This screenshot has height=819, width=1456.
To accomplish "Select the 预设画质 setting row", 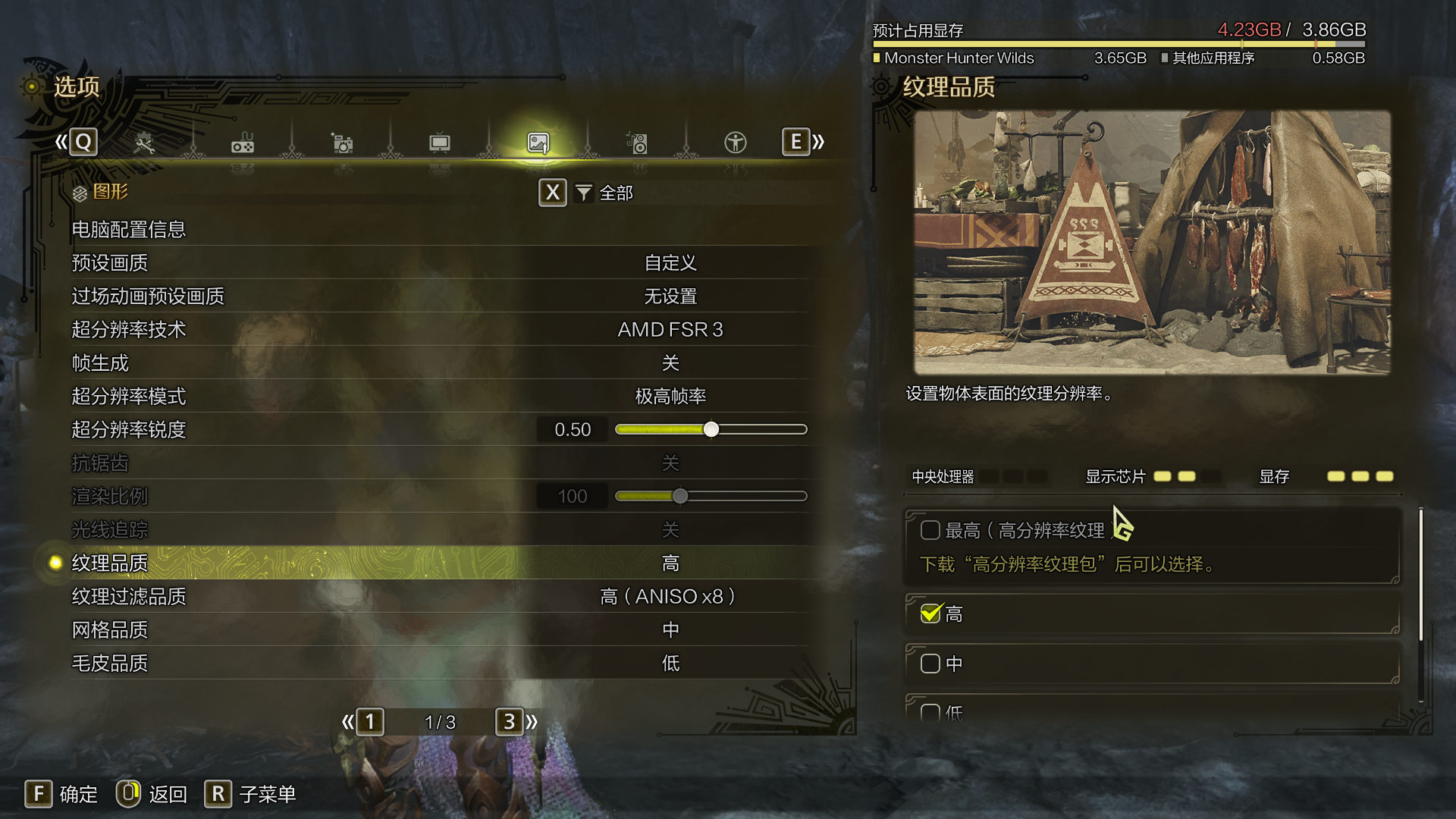I will click(x=440, y=262).
